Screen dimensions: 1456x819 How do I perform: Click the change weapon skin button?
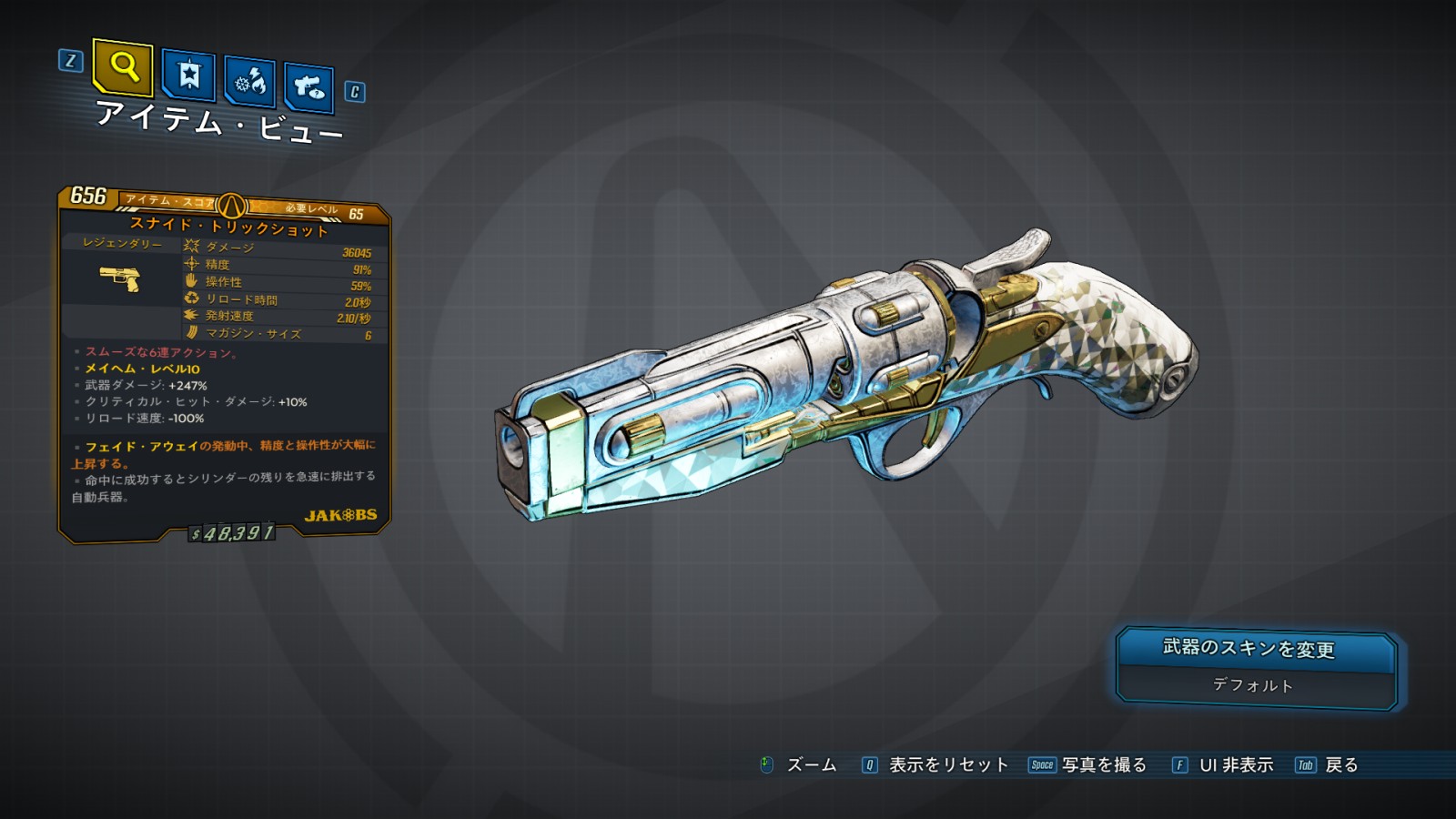(1255, 649)
